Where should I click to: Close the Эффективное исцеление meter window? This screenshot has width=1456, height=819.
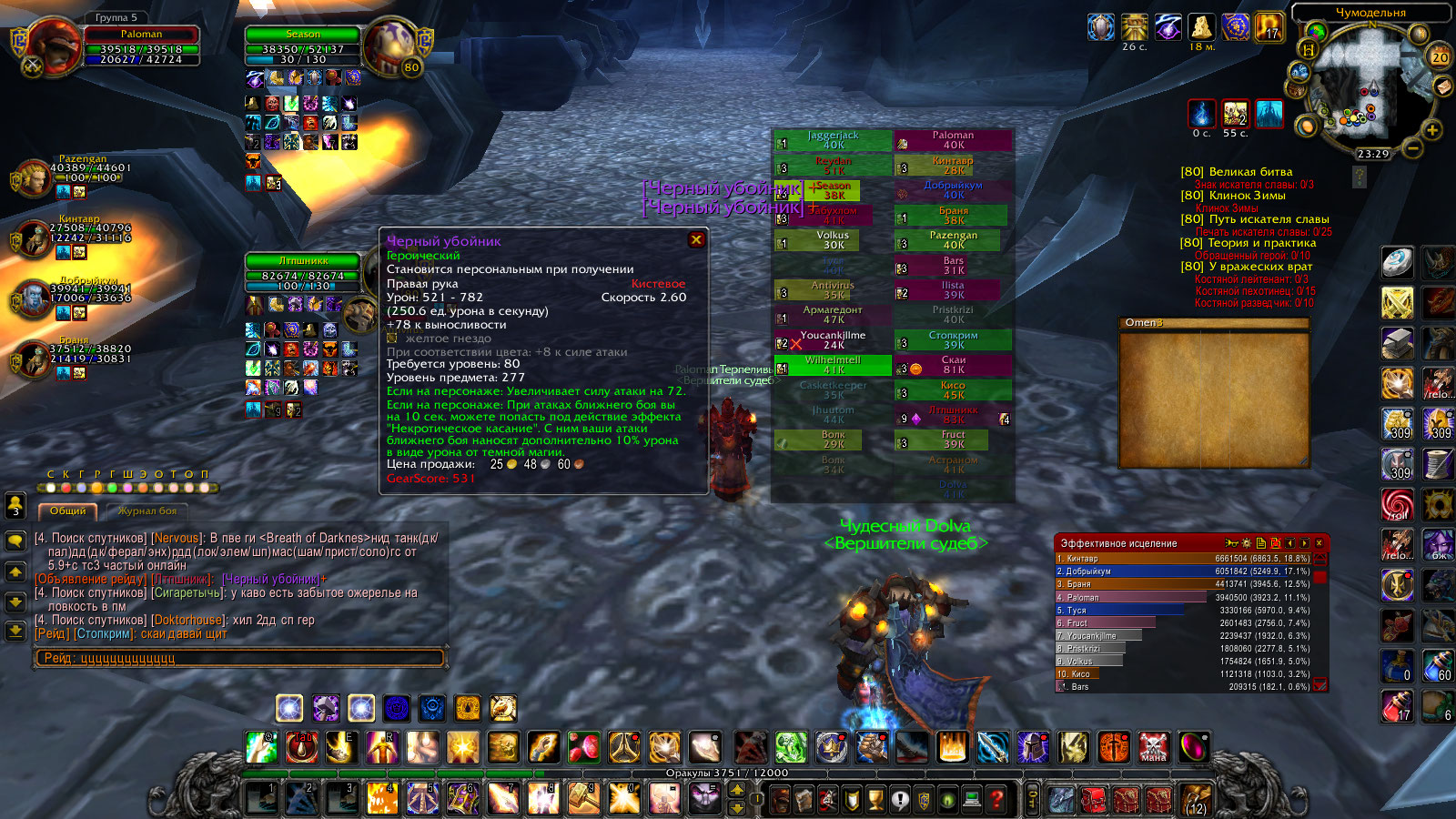tap(1319, 543)
